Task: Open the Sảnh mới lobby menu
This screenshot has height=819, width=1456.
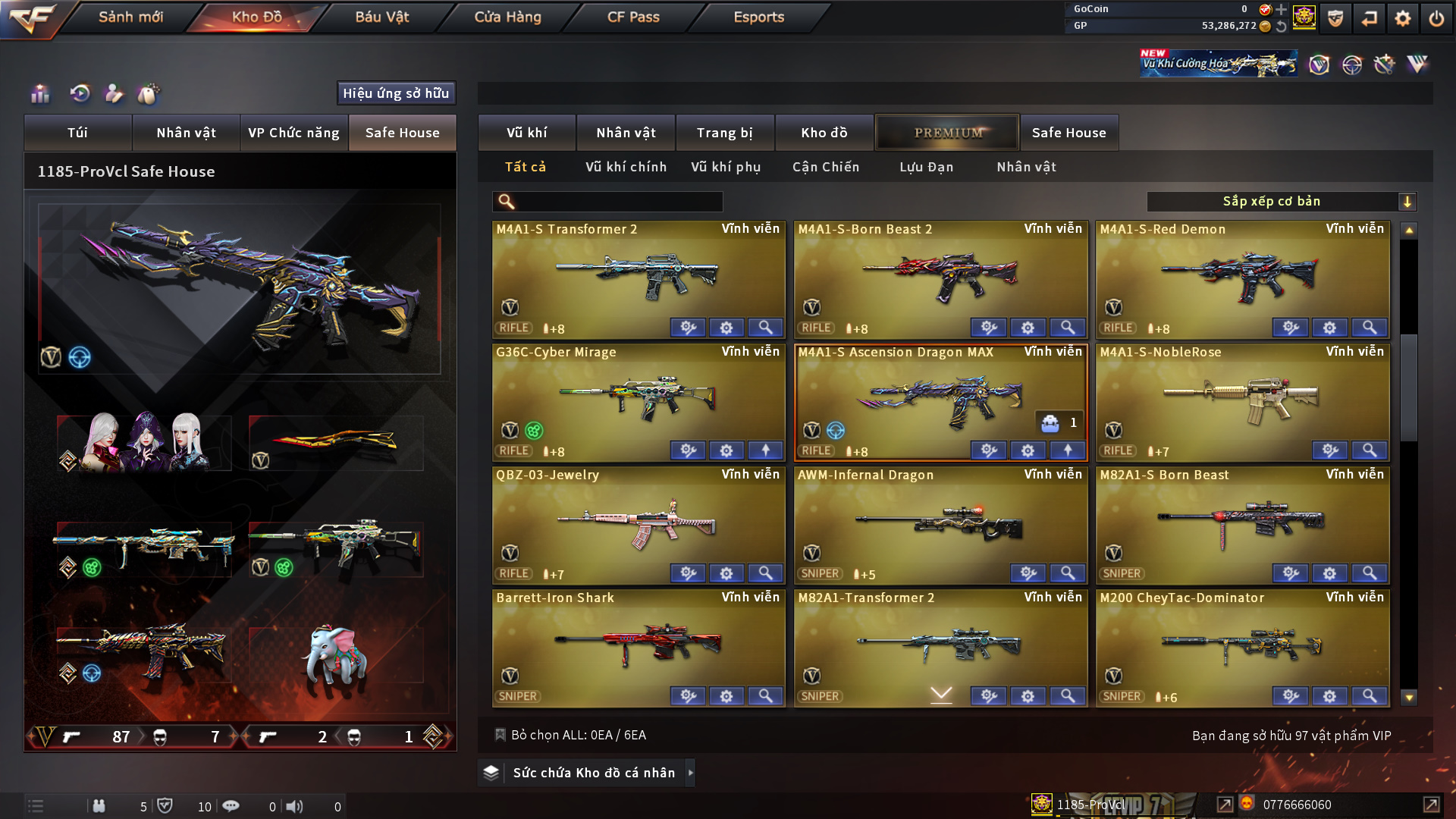Action: pos(130,17)
